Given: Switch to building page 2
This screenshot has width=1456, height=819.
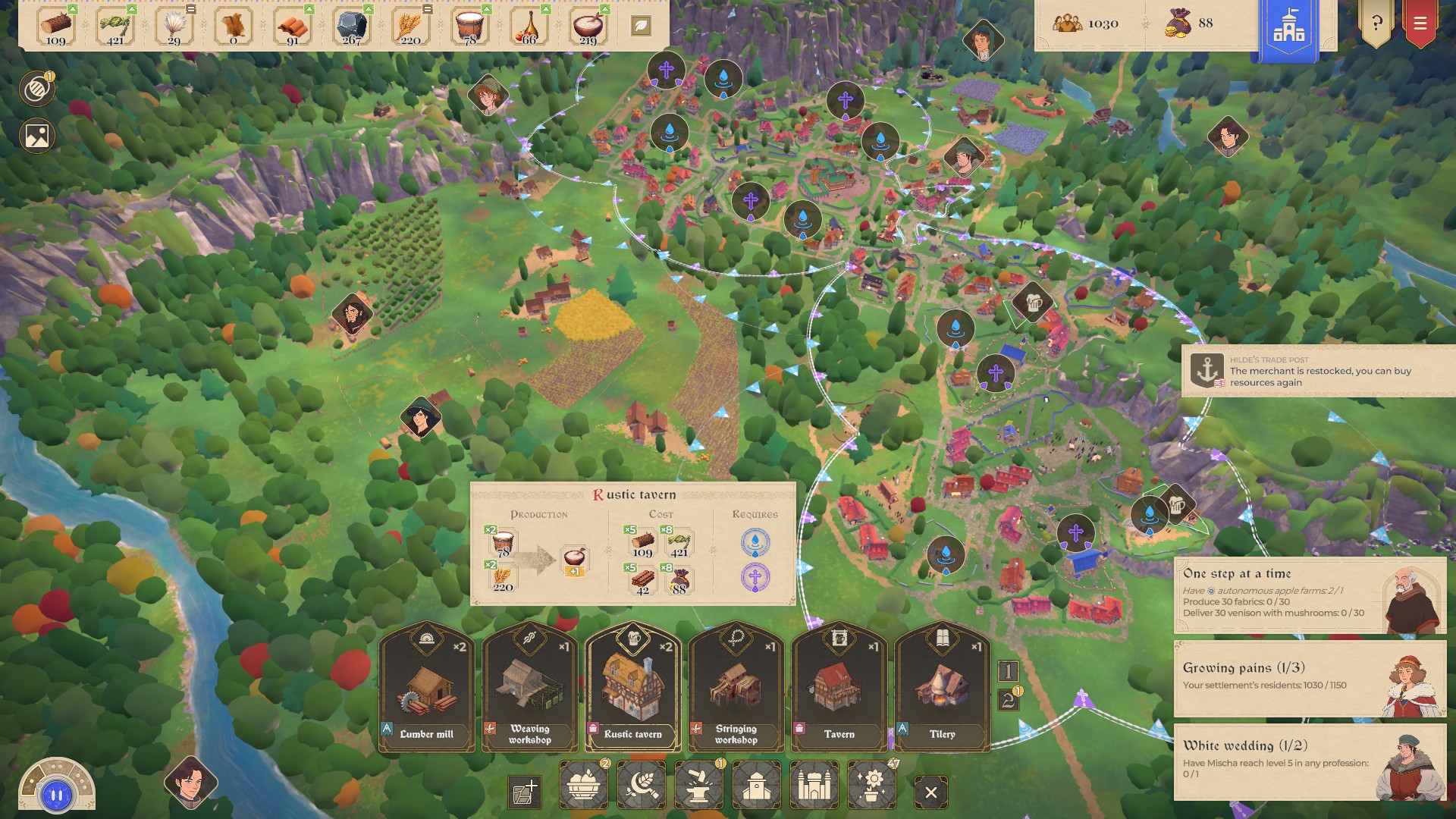Looking at the screenshot, I should coord(1008,700).
